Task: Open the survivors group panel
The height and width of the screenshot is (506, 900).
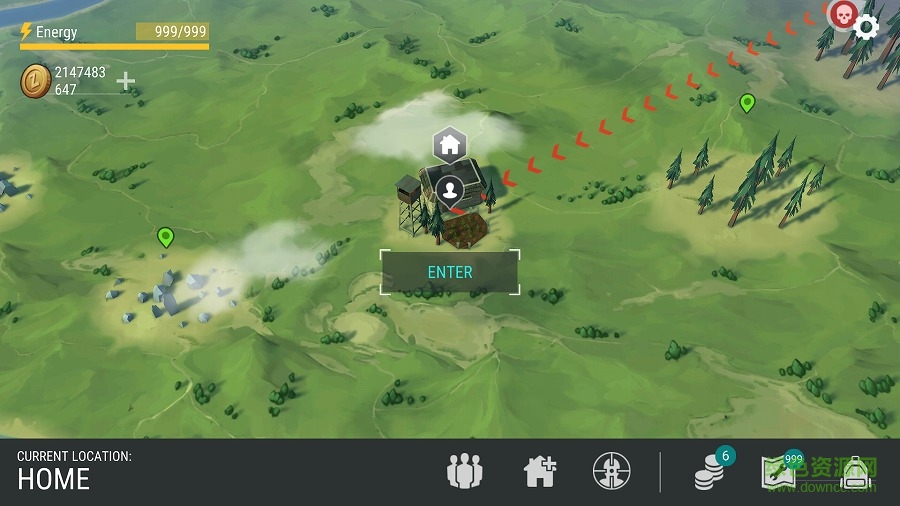Action: [x=464, y=471]
